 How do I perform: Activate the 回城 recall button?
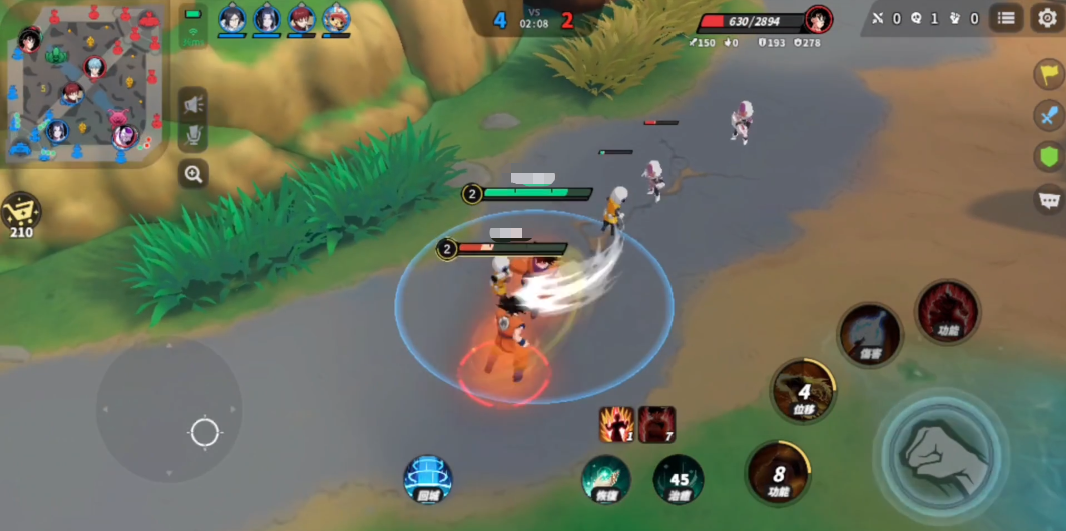(x=428, y=479)
